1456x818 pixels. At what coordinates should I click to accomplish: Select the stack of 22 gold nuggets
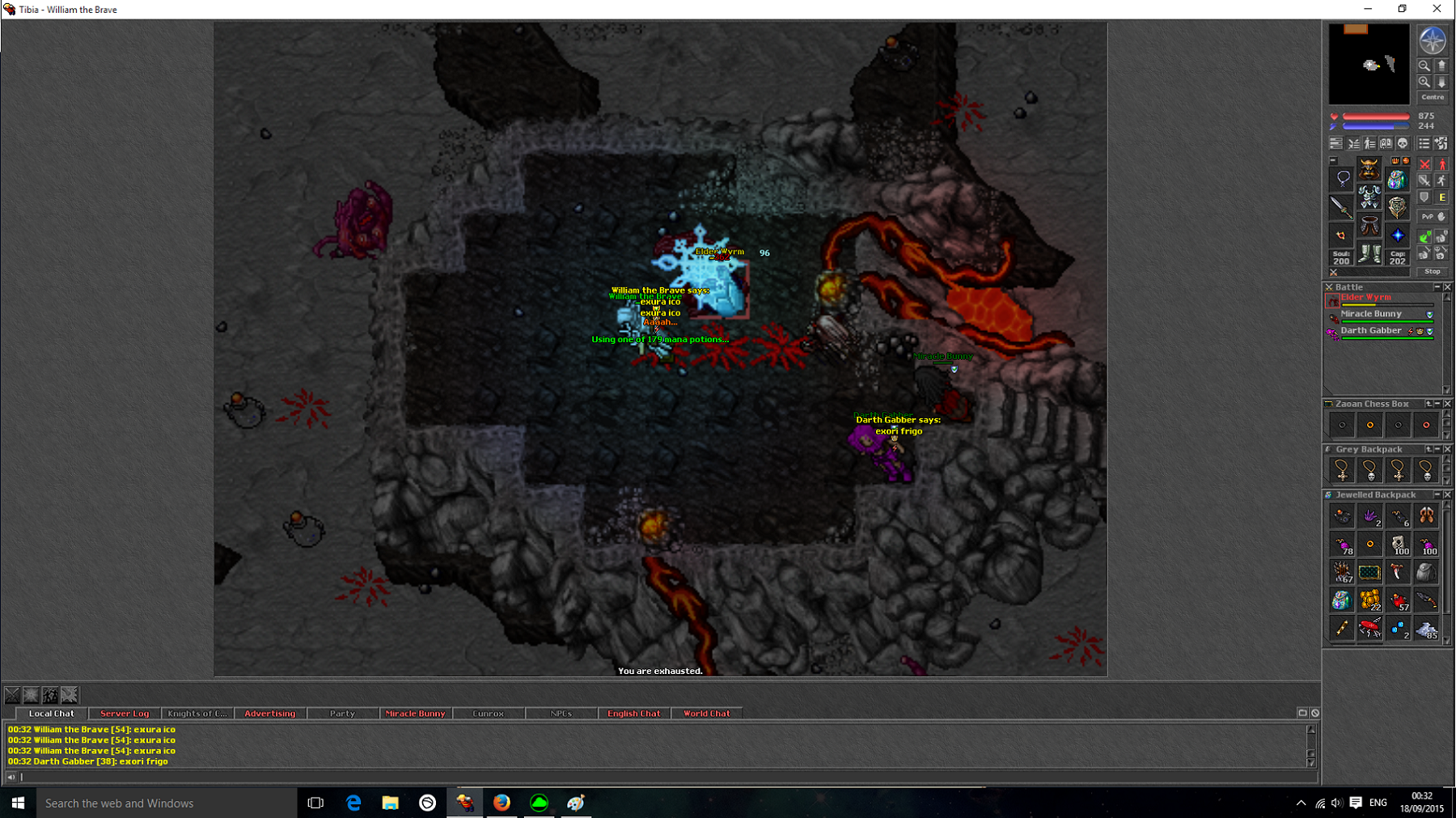1369,600
